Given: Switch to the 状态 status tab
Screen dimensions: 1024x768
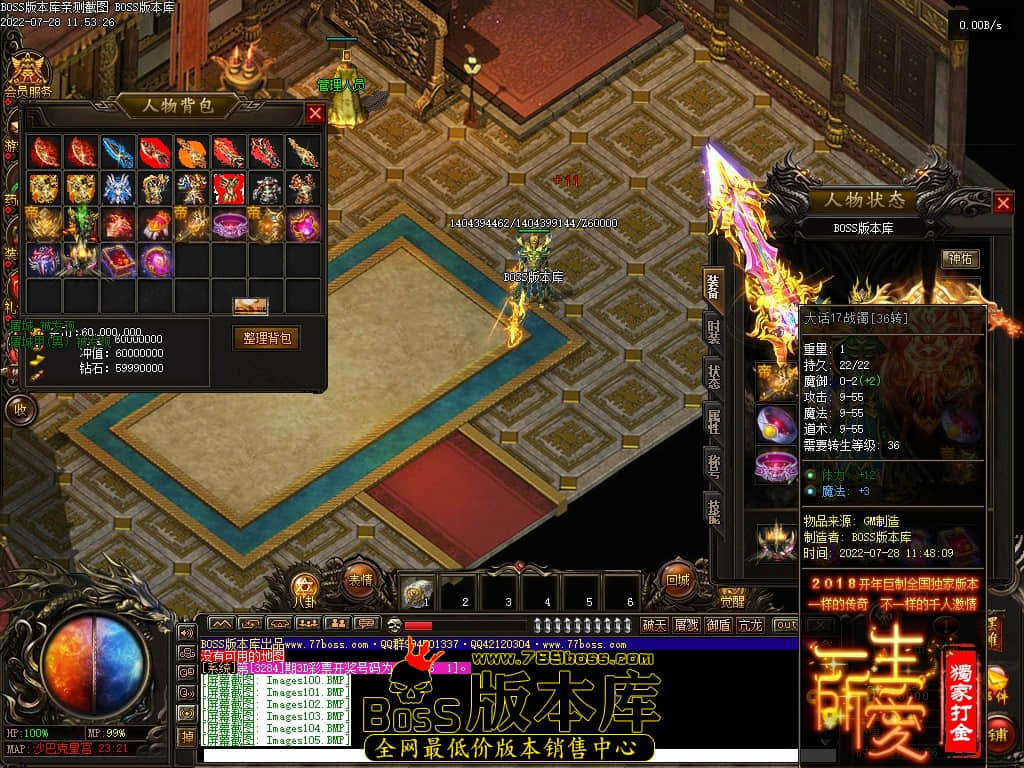Looking at the screenshot, I should [x=714, y=375].
